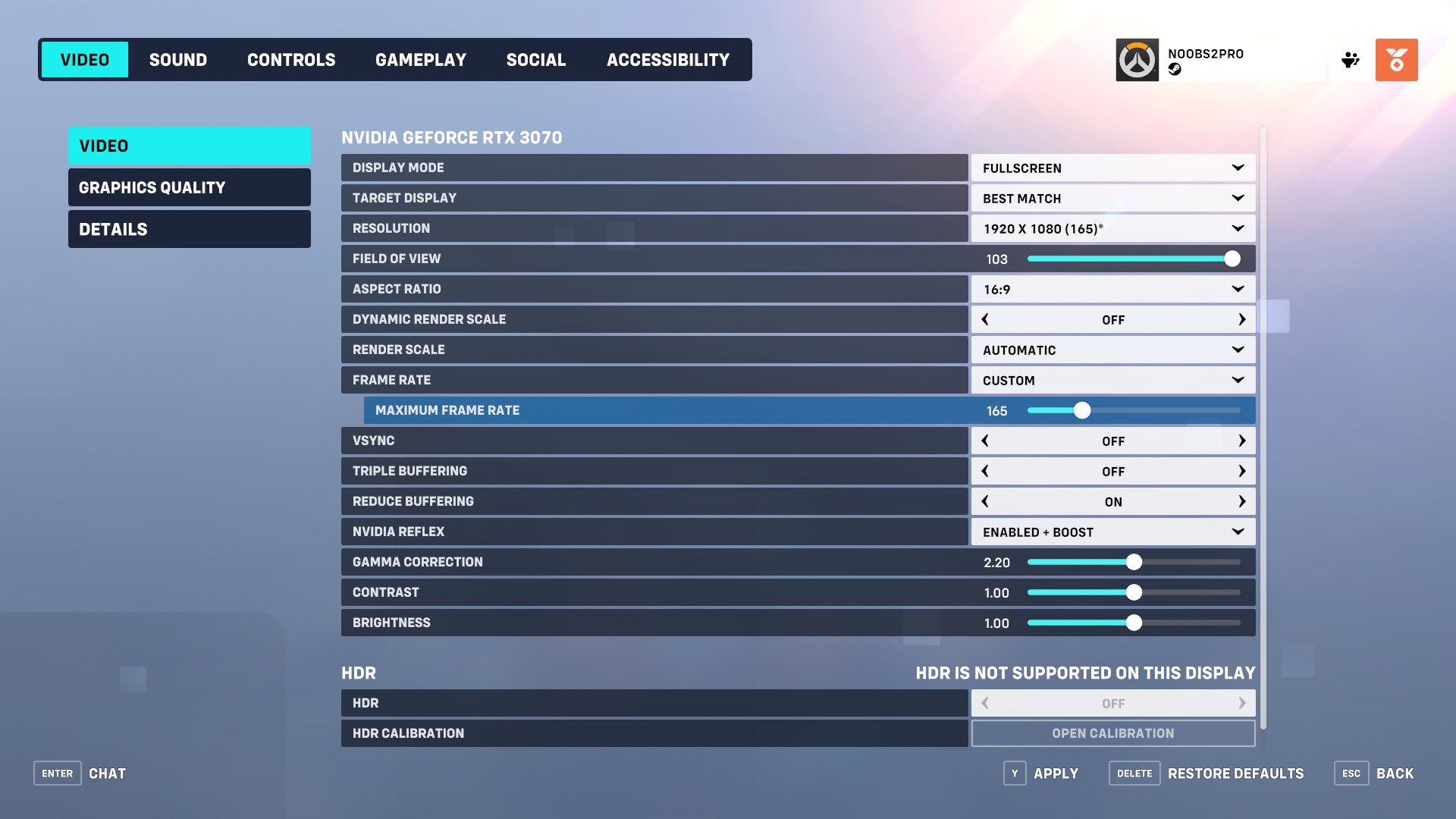The width and height of the screenshot is (1456, 819).
Task: Click the right arrow on VSync setting
Action: 1242,441
